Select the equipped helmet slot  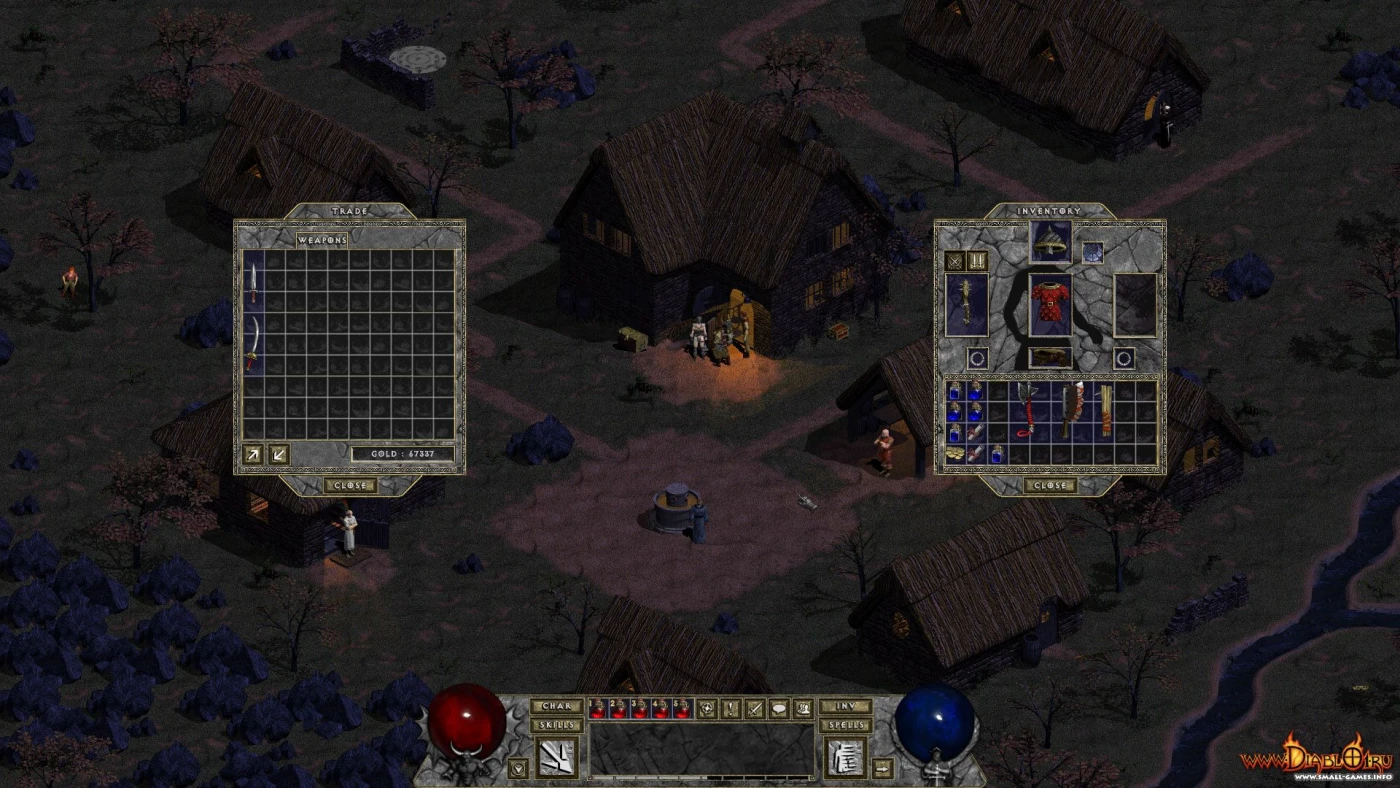(x=1050, y=241)
